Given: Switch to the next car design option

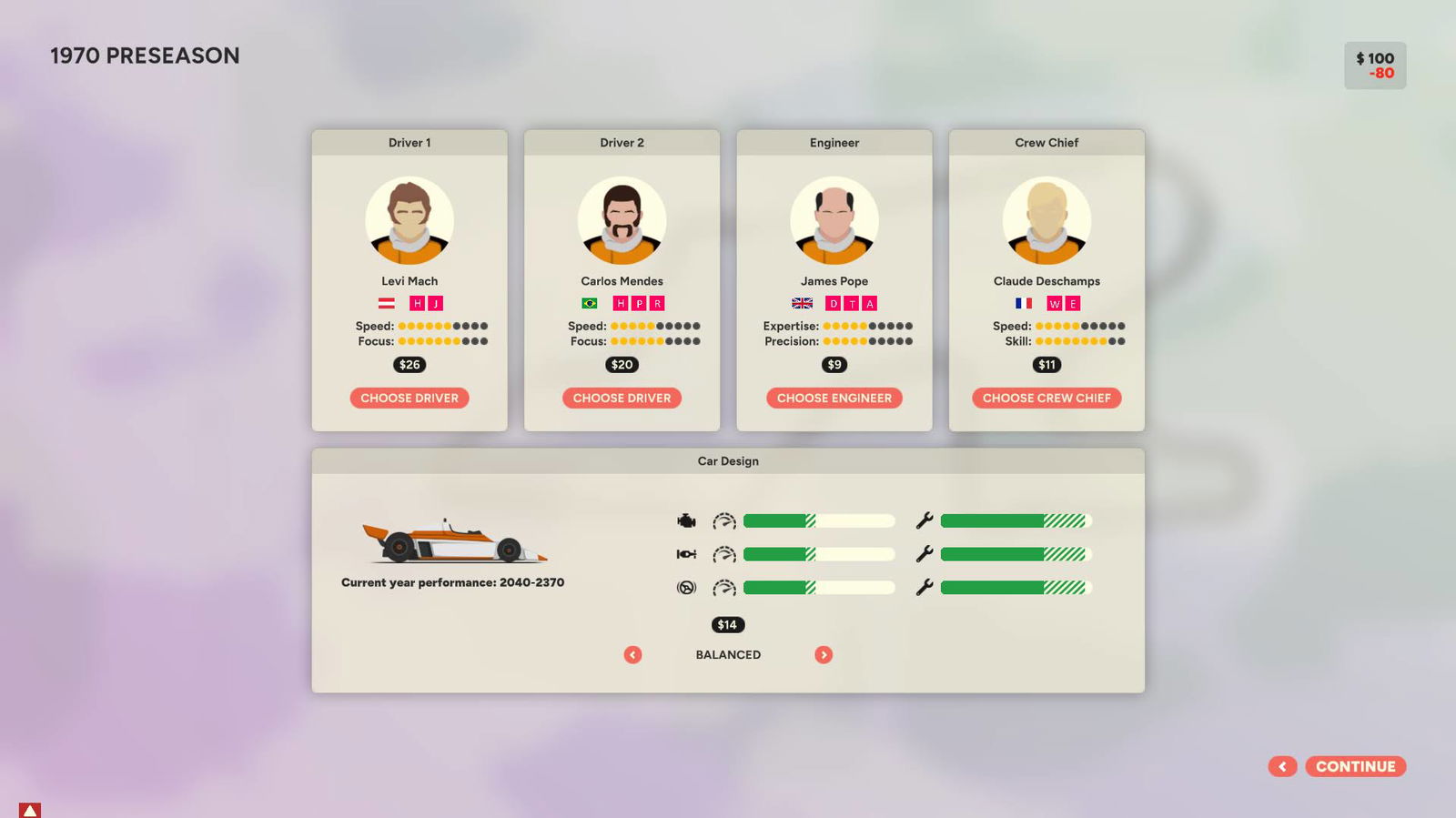Looking at the screenshot, I should coord(824,654).
